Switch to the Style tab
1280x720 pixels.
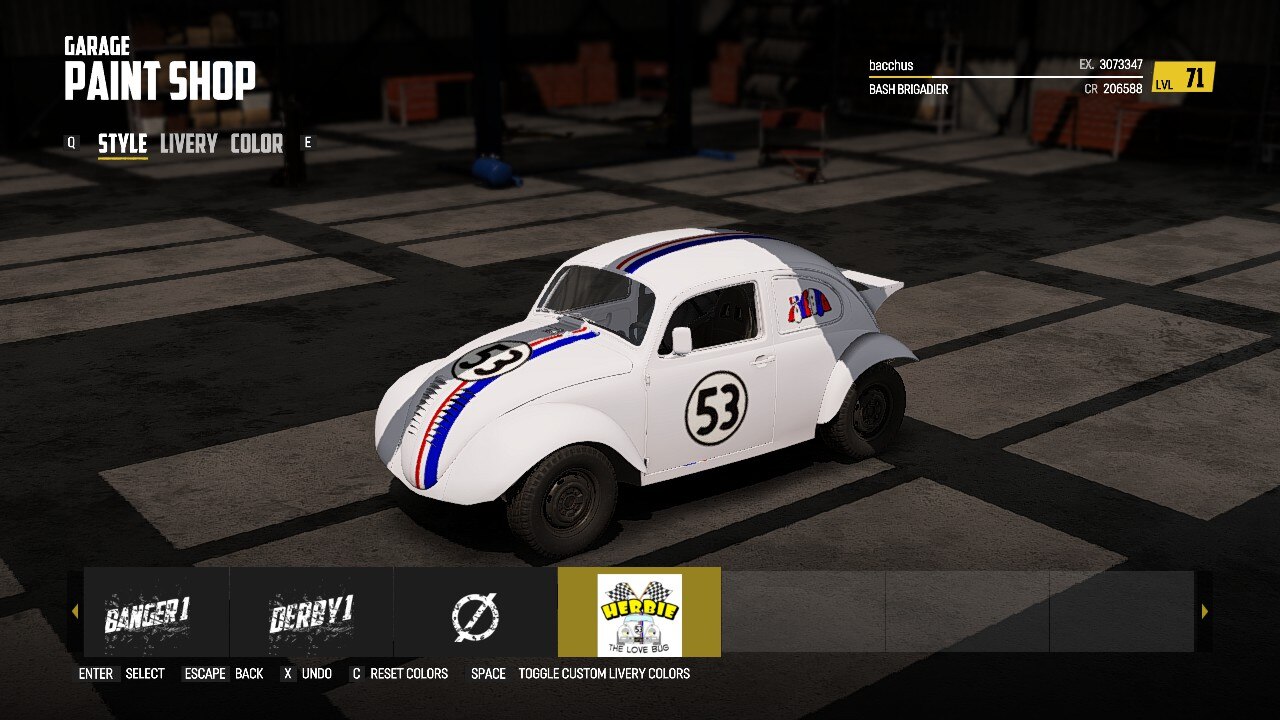point(122,144)
